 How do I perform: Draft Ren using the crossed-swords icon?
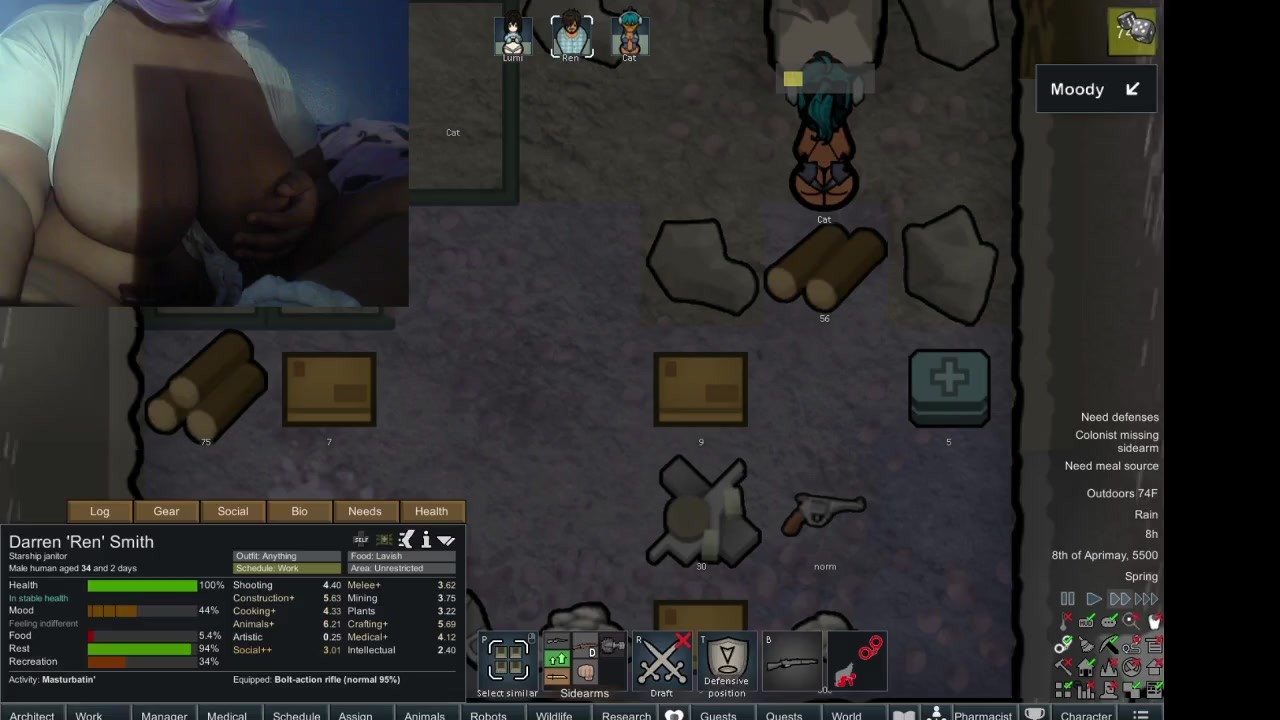point(661,660)
